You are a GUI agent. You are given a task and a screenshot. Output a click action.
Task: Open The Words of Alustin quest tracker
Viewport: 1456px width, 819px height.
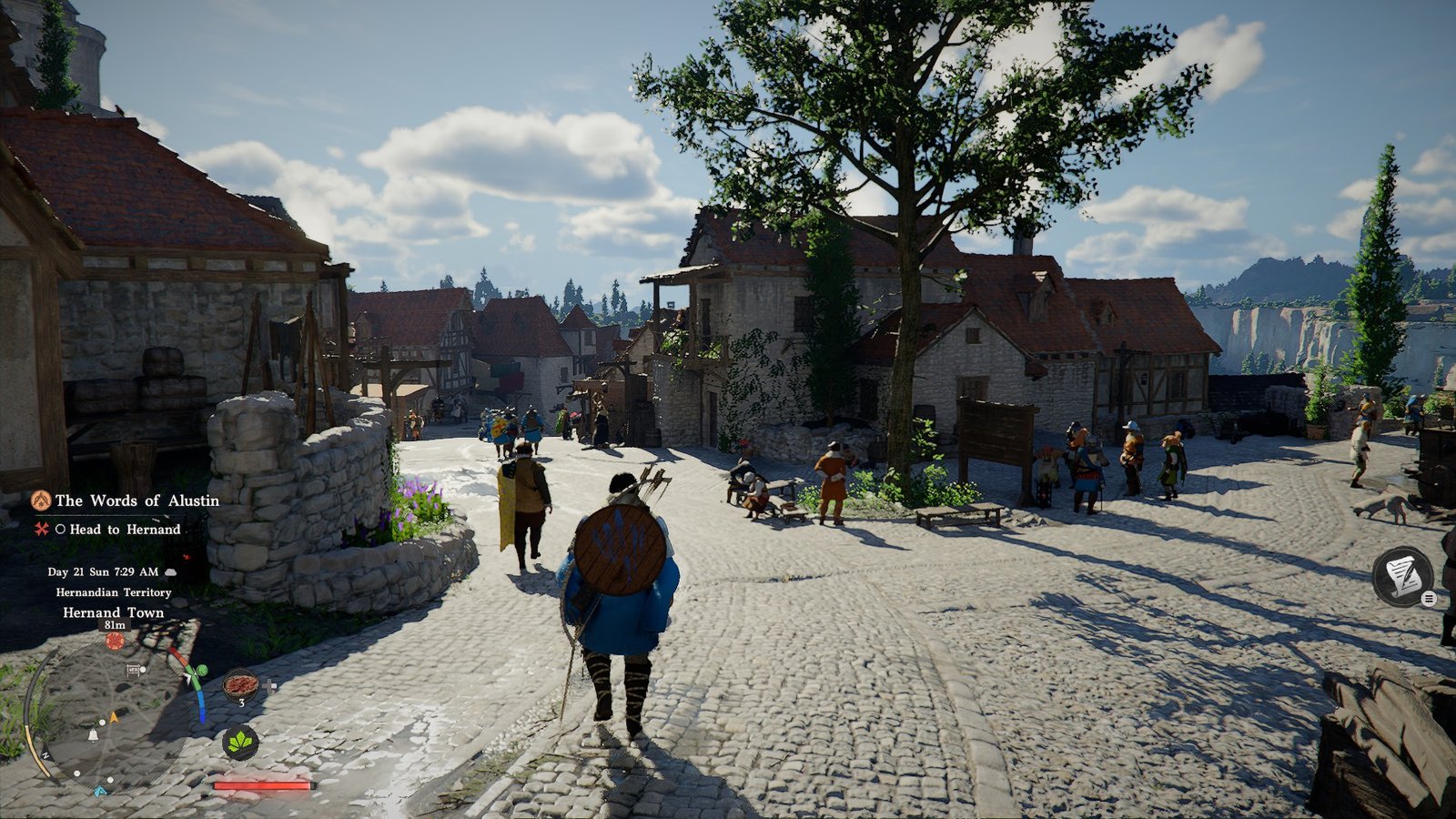pyautogui.click(x=136, y=500)
